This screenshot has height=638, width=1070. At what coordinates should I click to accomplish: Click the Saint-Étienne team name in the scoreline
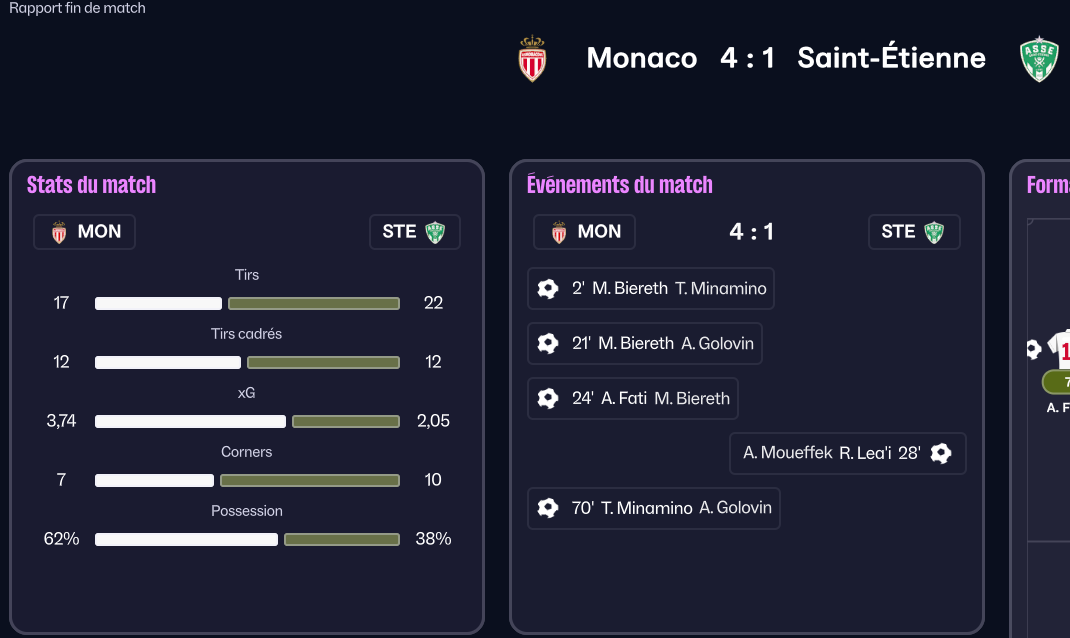point(891,58)
